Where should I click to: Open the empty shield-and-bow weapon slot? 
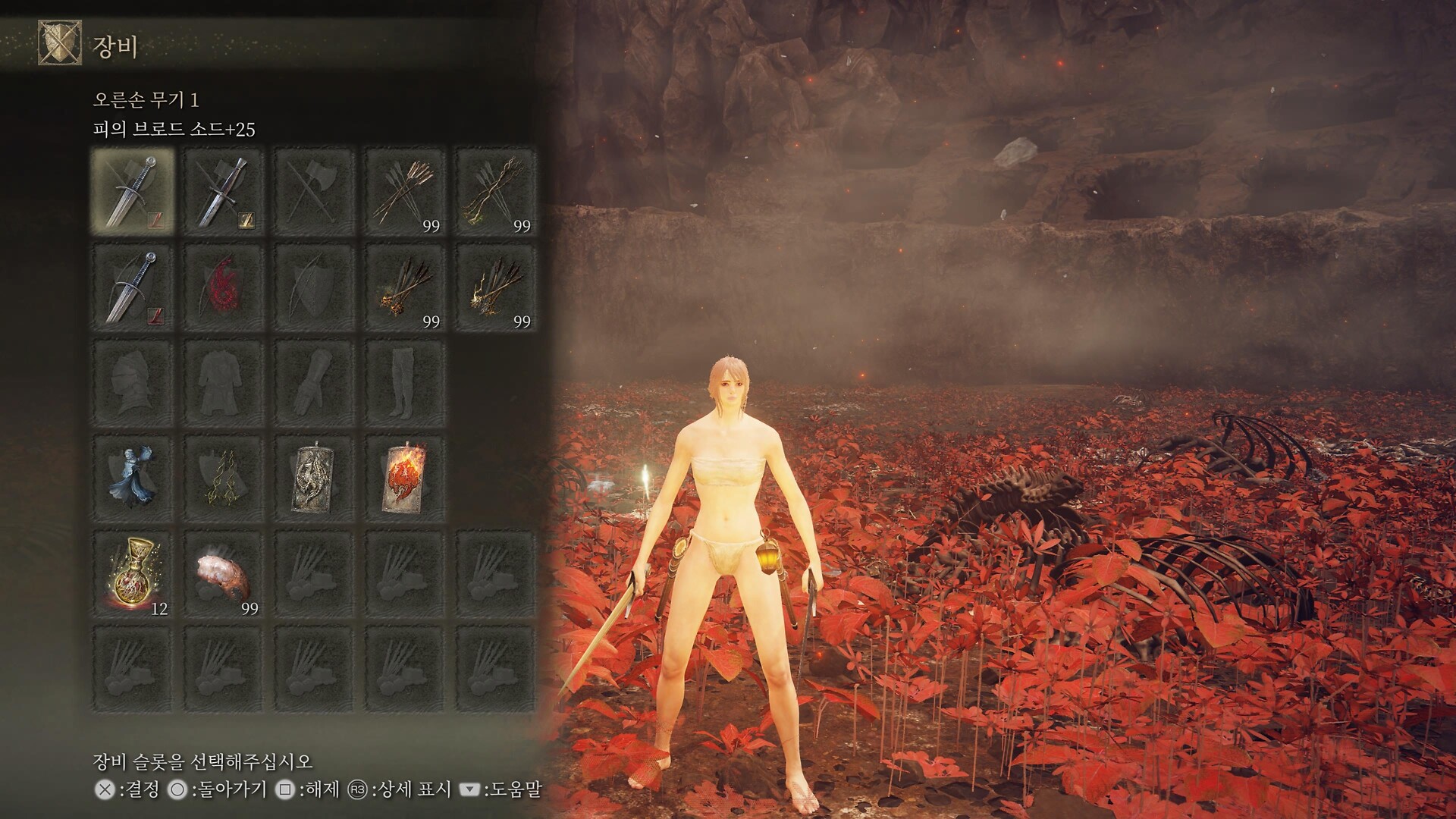[x=314, y=288]
